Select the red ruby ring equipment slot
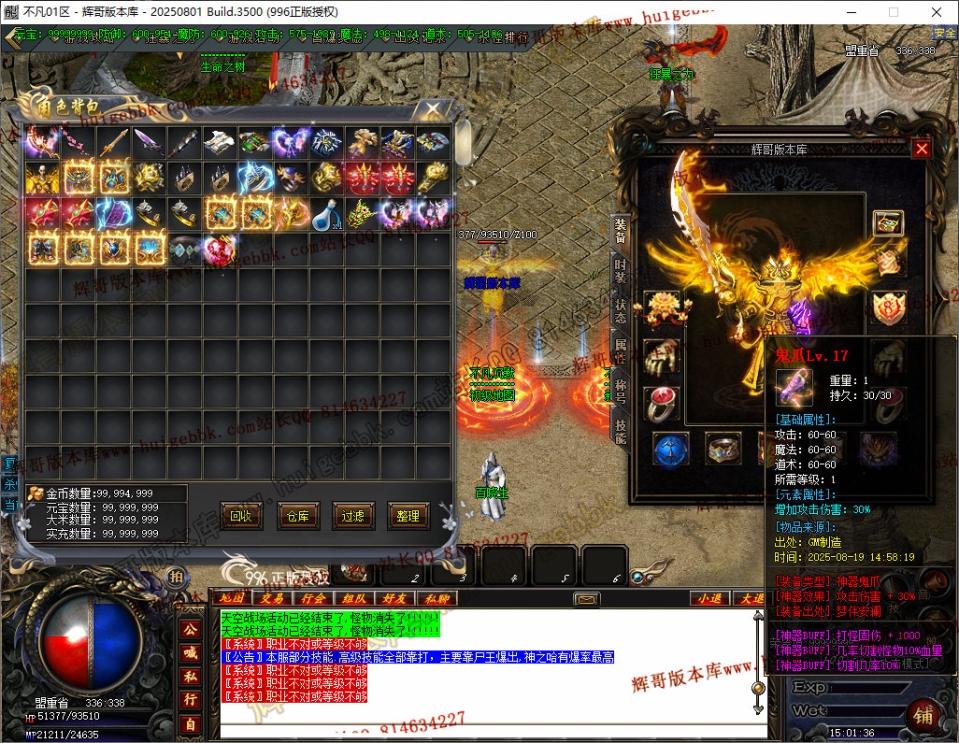 (661, 403)
